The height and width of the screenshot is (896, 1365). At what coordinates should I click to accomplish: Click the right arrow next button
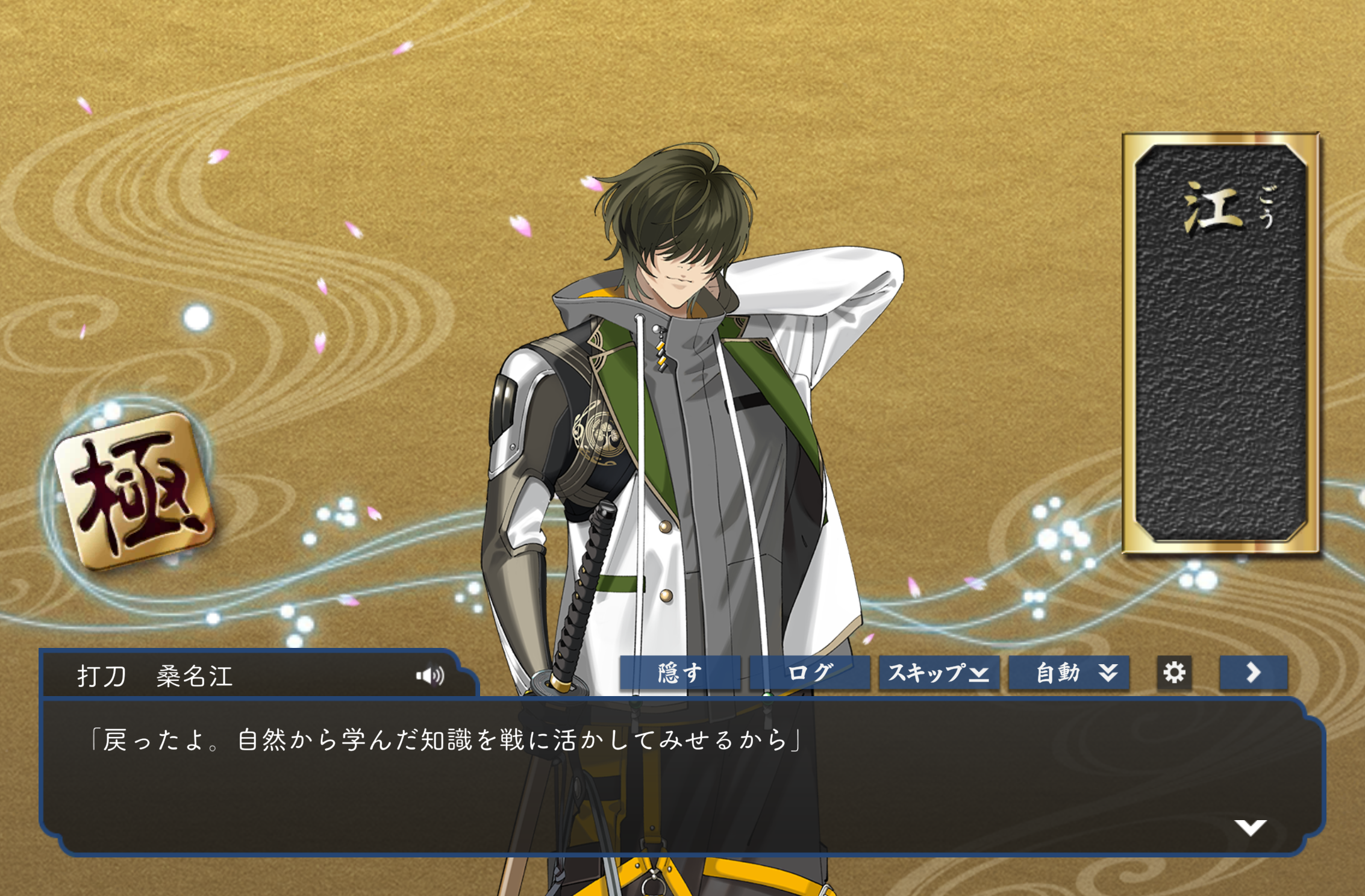tap(1254, 673)
